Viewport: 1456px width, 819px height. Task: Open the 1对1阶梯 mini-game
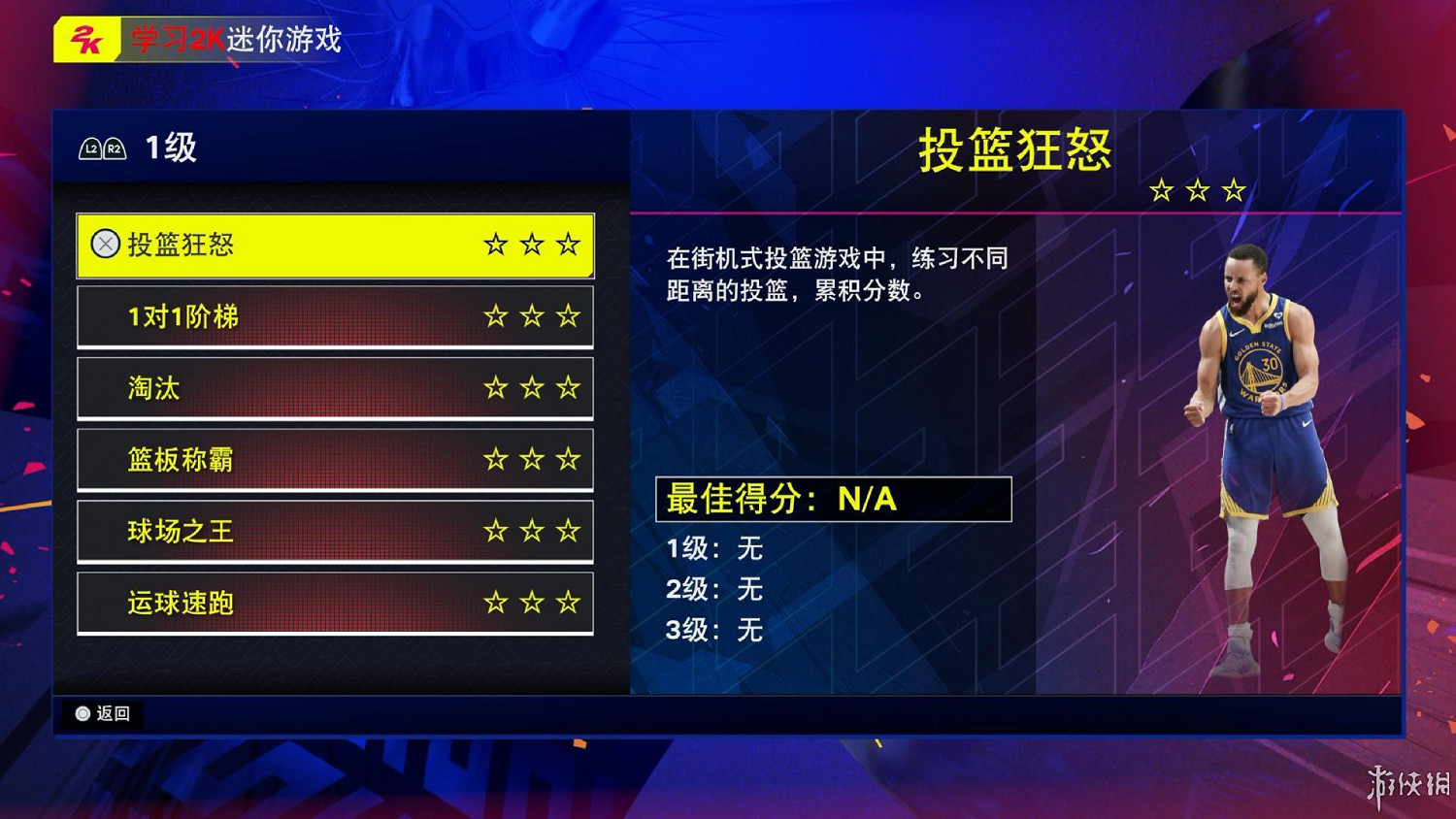(335, 316)
